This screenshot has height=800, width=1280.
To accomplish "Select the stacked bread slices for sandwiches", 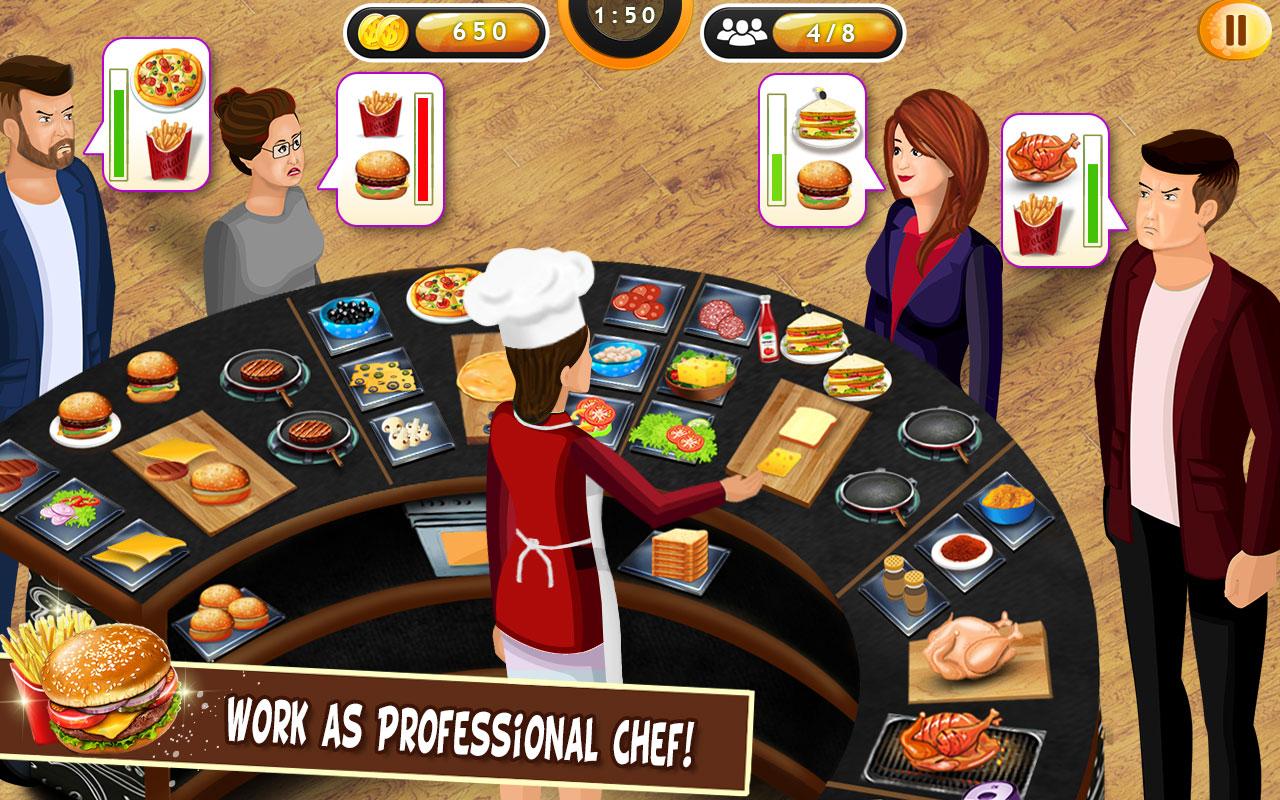I will coord(680,558).
